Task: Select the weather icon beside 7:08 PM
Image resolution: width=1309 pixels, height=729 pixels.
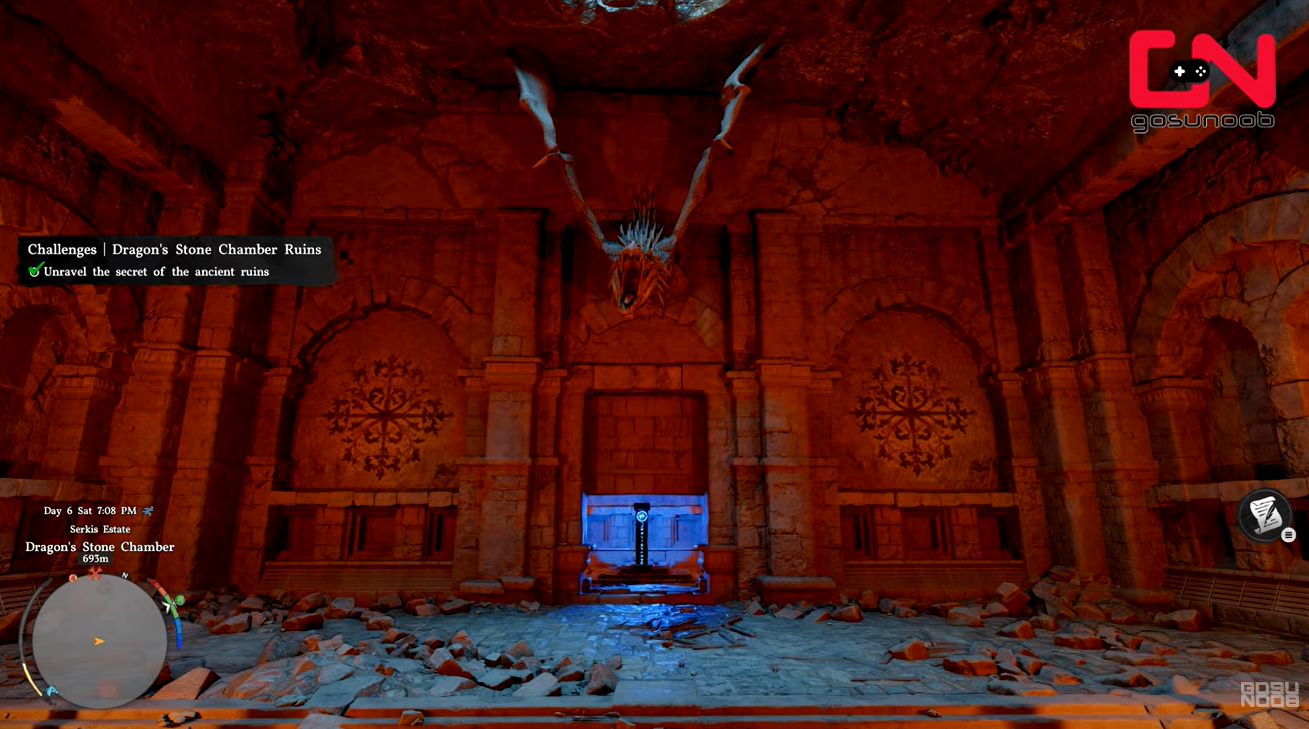Action: (x=147, y=511)
